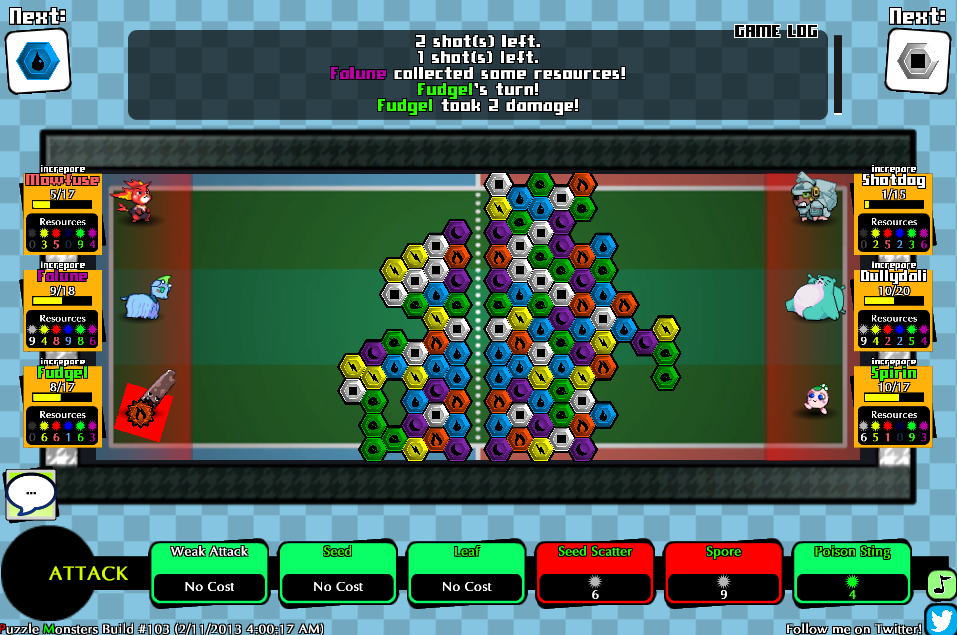Select the Poison Sting attack
The width and height of the screenshot is (957, 635).
coord(852,573)
